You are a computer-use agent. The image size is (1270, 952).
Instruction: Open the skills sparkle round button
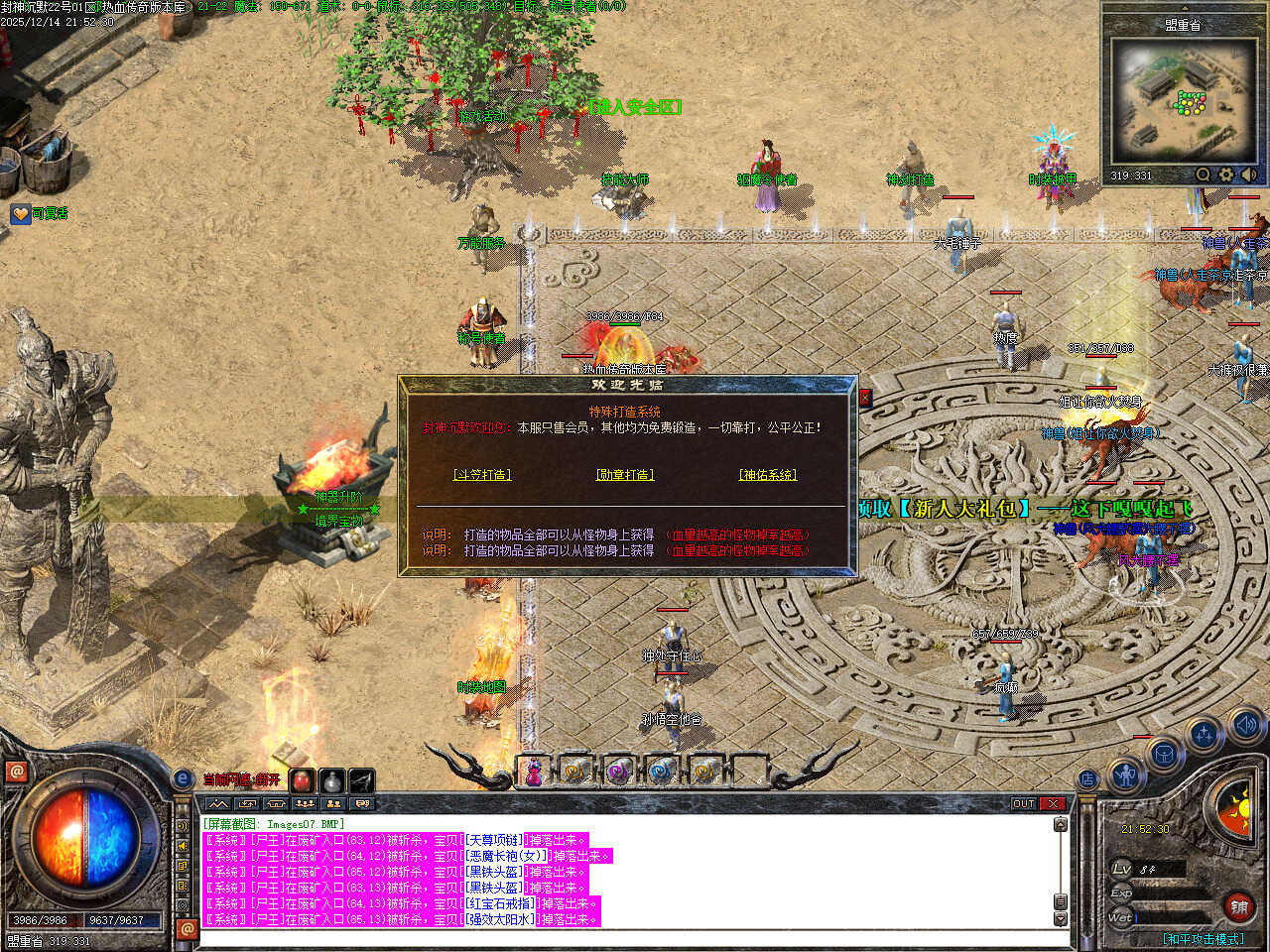[1205, 735]
